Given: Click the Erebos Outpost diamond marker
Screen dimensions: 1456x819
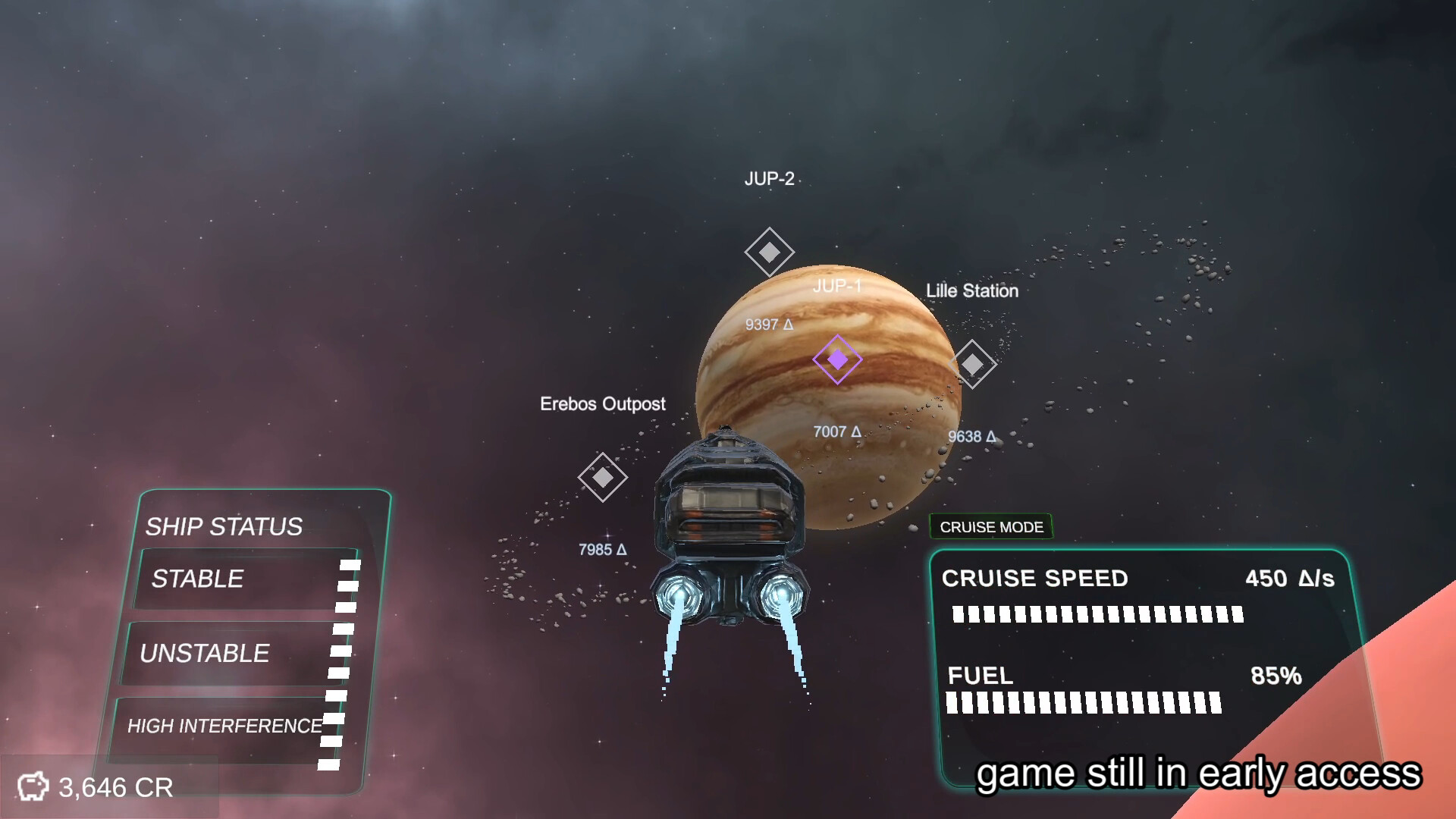Looking at the screenshot, I should pyautogui.click(x=603, y=479).
